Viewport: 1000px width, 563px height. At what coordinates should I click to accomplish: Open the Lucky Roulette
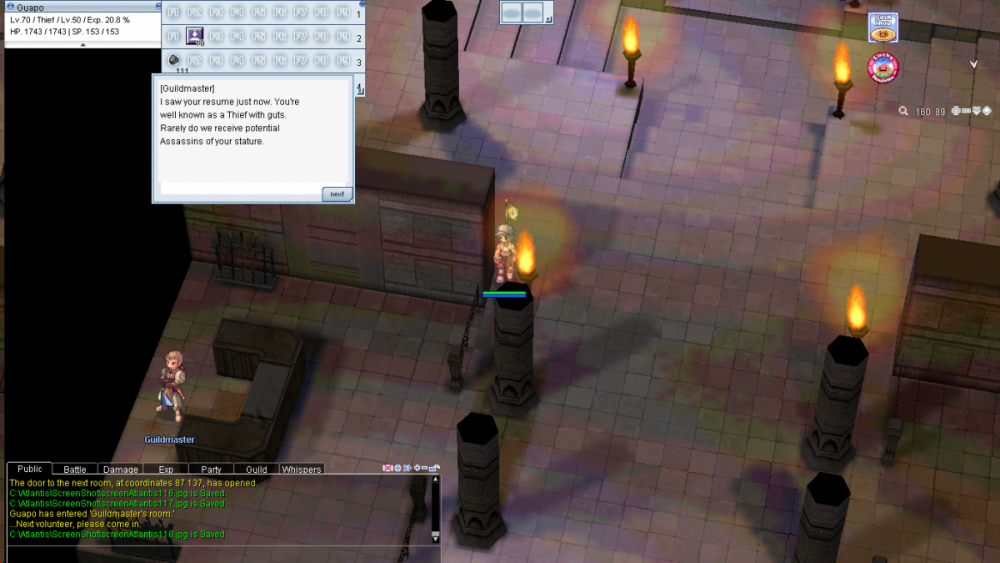[882, 67]
